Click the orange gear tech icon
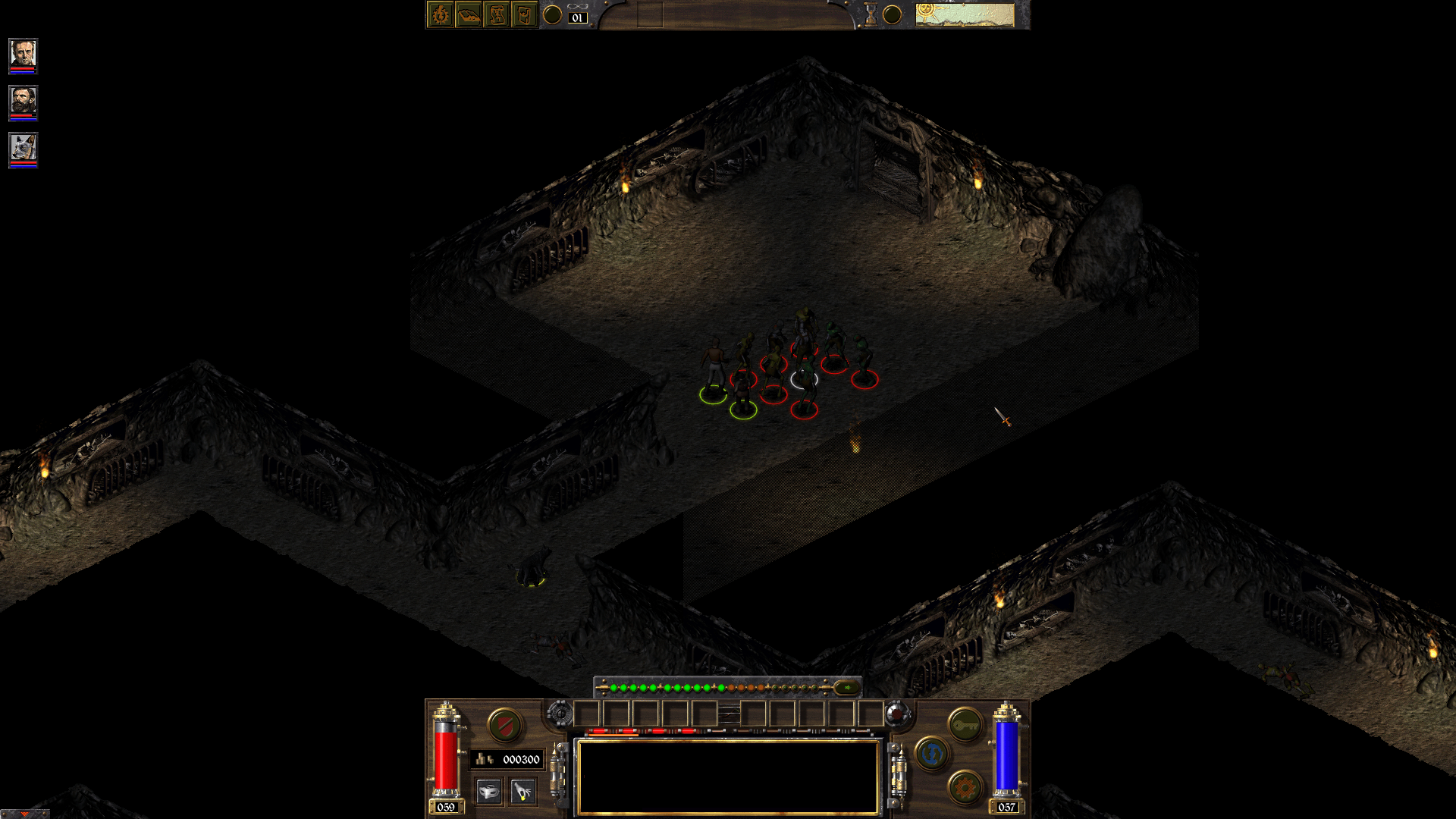This screenshot has height=819, width=1456. [x=964, y=786]
